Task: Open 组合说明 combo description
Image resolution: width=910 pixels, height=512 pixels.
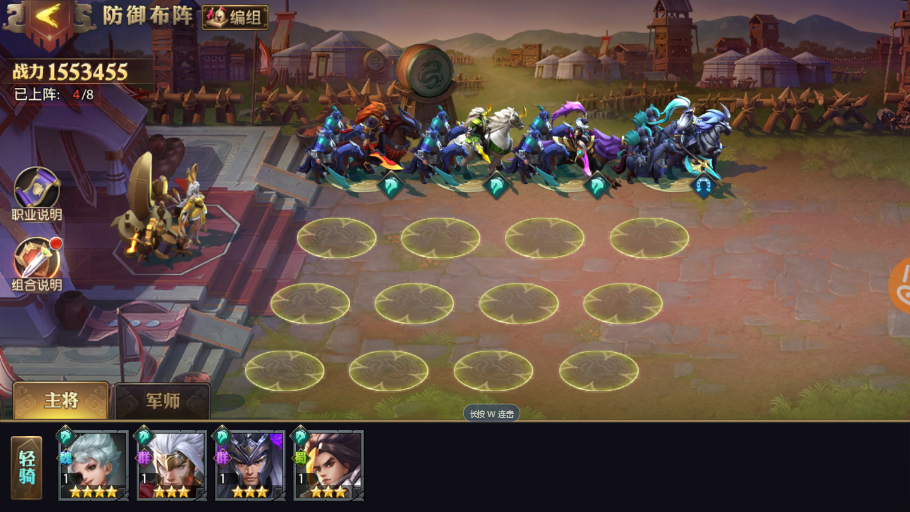Action: [x=37, y=265]
